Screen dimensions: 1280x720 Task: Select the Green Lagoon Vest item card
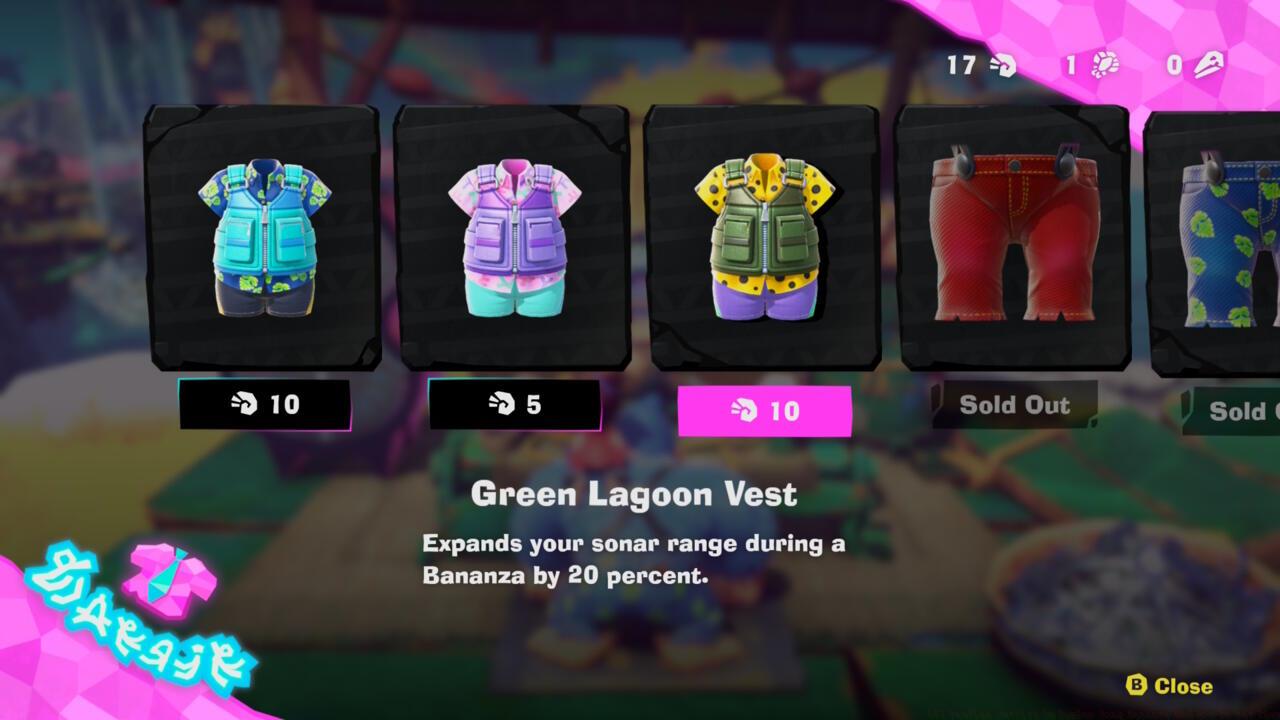763,240
